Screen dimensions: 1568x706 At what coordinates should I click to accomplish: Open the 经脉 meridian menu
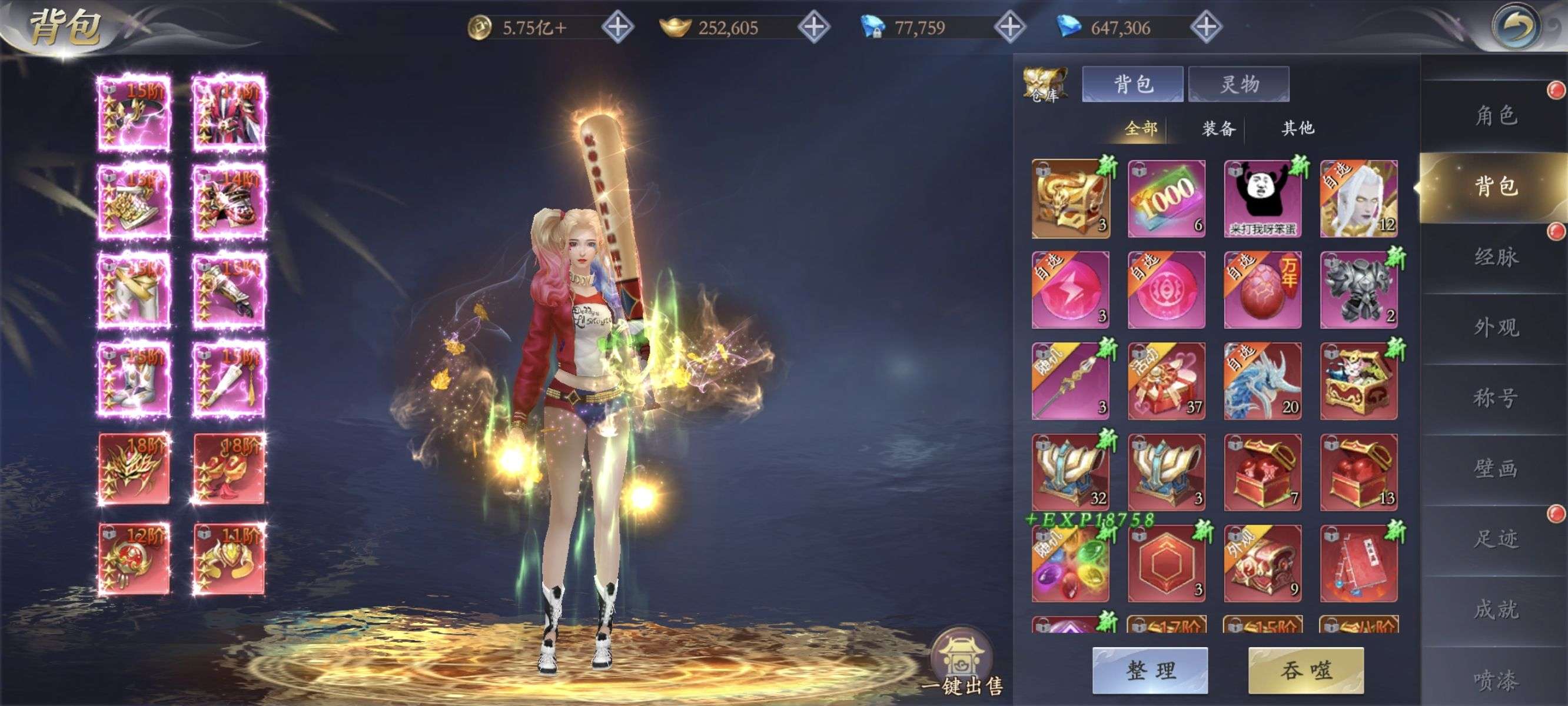[1495, 257]
